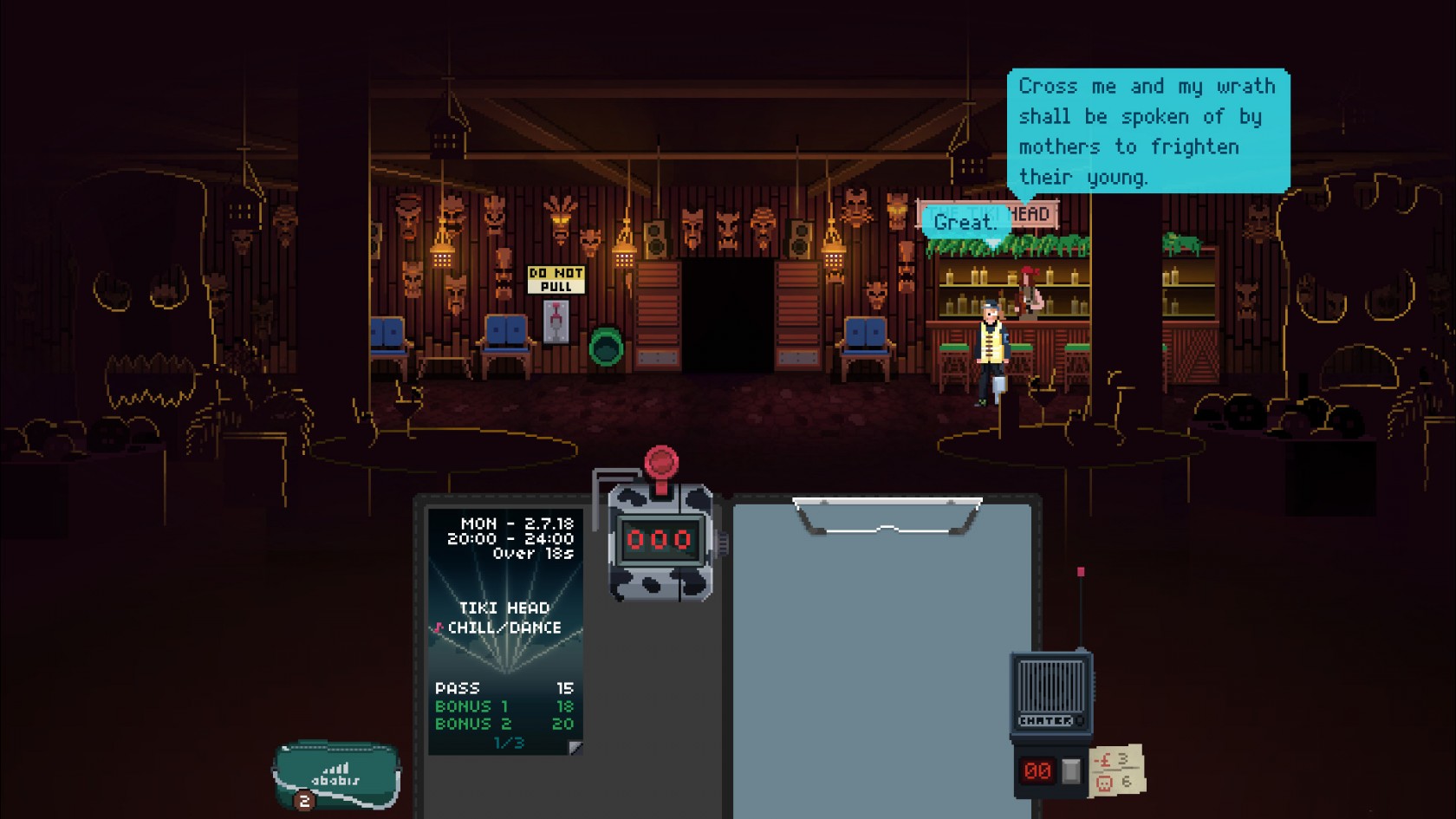Screen dimensions: 1456x819
Task: Click the Chatter walkie-talkie speaker
Action: pyautogui.click(x=1050, y=688)
